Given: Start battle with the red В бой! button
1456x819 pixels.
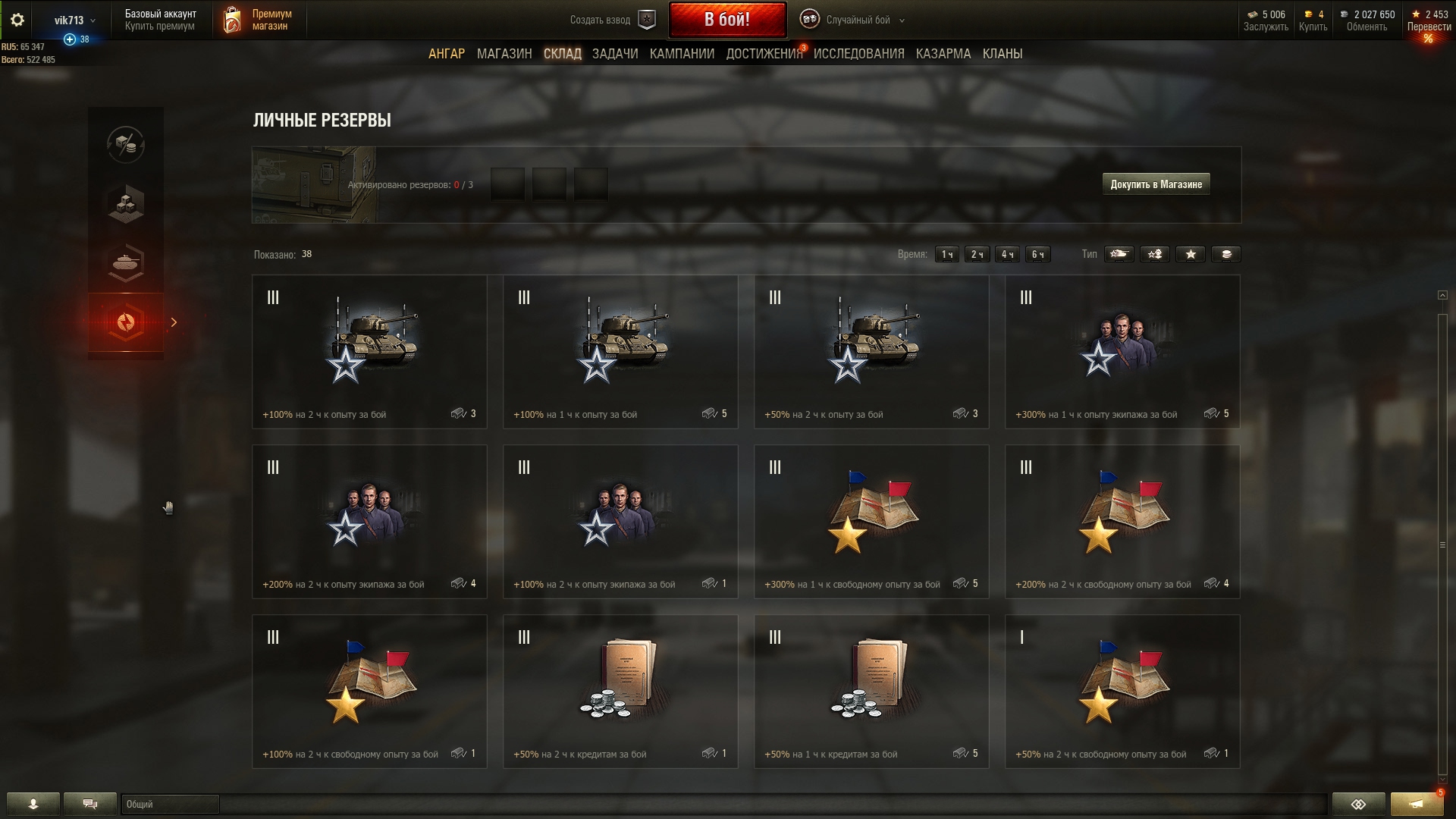Looking at the screenshot, I should 726,20.
